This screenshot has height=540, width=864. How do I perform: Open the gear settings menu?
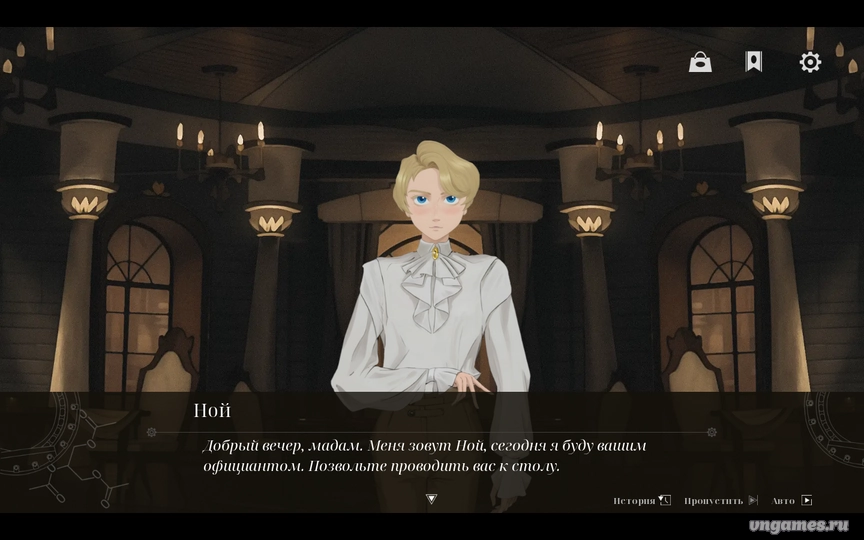pos(810,62)
